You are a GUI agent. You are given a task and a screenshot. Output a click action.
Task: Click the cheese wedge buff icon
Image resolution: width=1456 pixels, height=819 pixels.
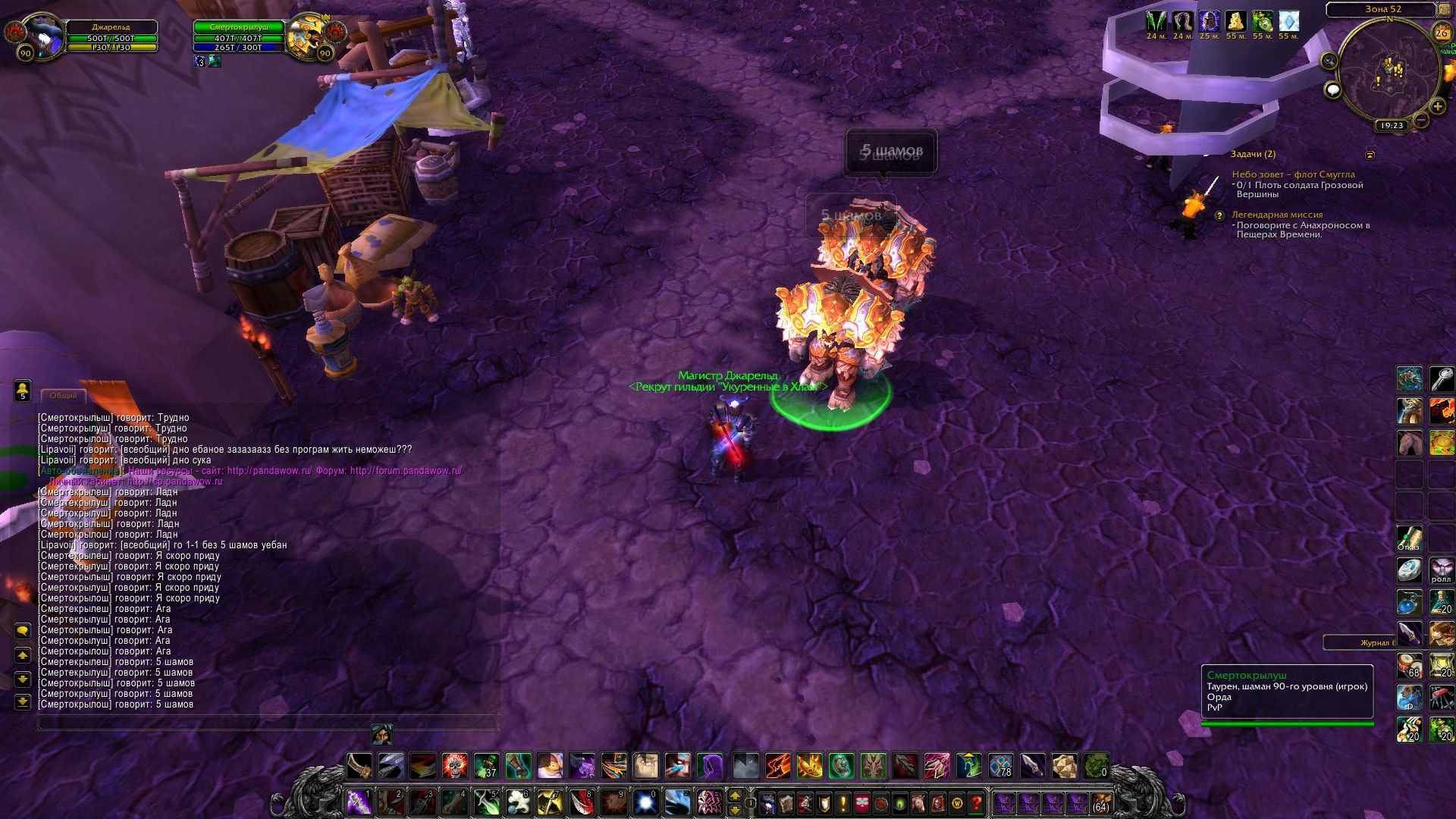point(1236,21)
